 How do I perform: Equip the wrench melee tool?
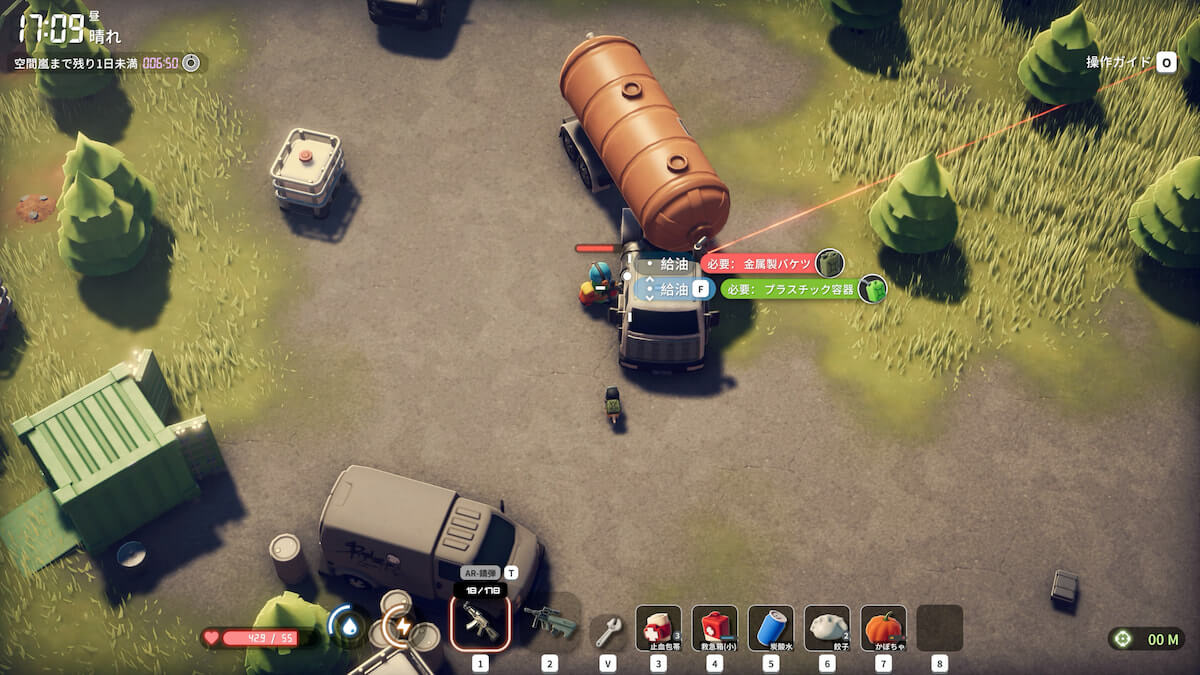(x=608, y=629)
